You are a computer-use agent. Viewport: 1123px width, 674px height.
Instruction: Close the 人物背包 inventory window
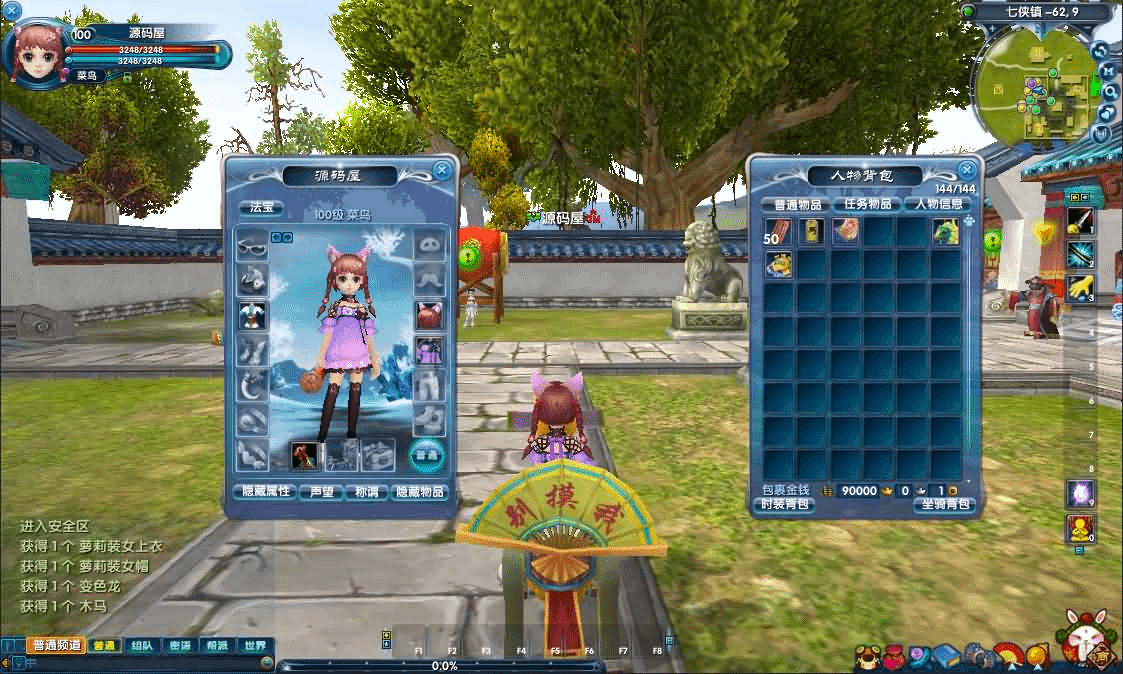coord(966,170)
